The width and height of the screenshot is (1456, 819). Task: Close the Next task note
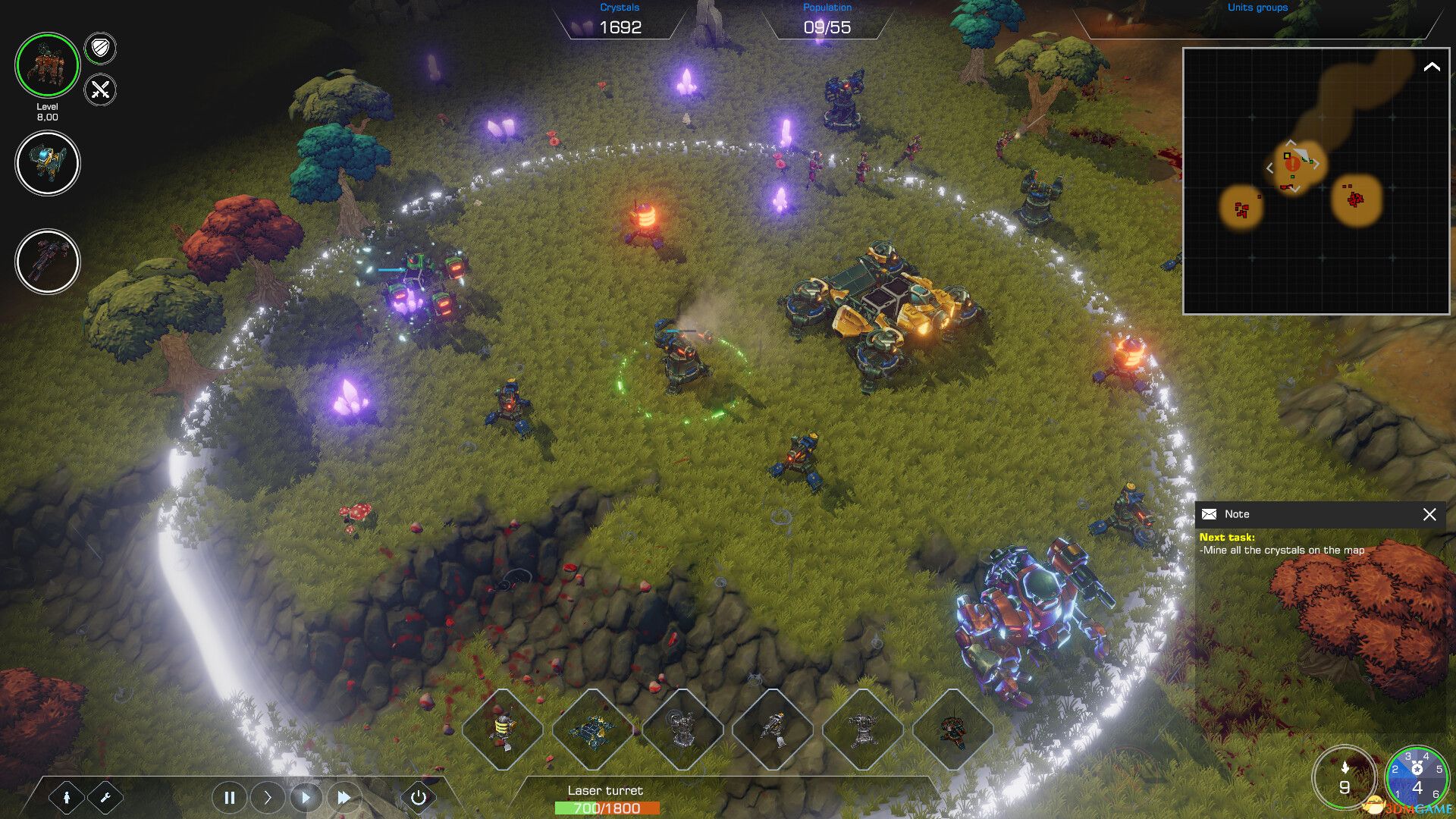pyautogui.click(x=1429, y=515)
